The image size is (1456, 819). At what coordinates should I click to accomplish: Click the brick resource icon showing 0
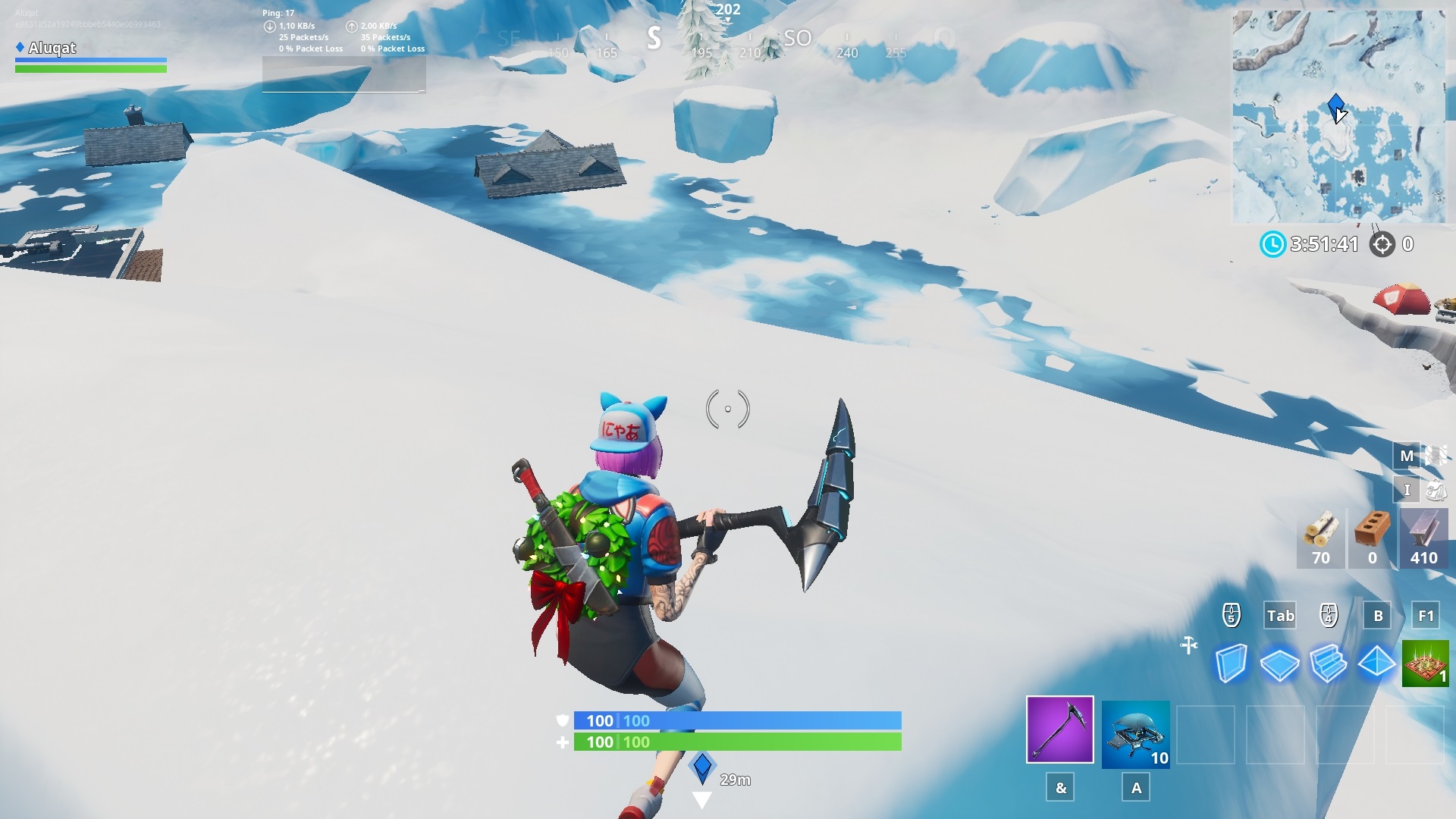click(1373, 538)
